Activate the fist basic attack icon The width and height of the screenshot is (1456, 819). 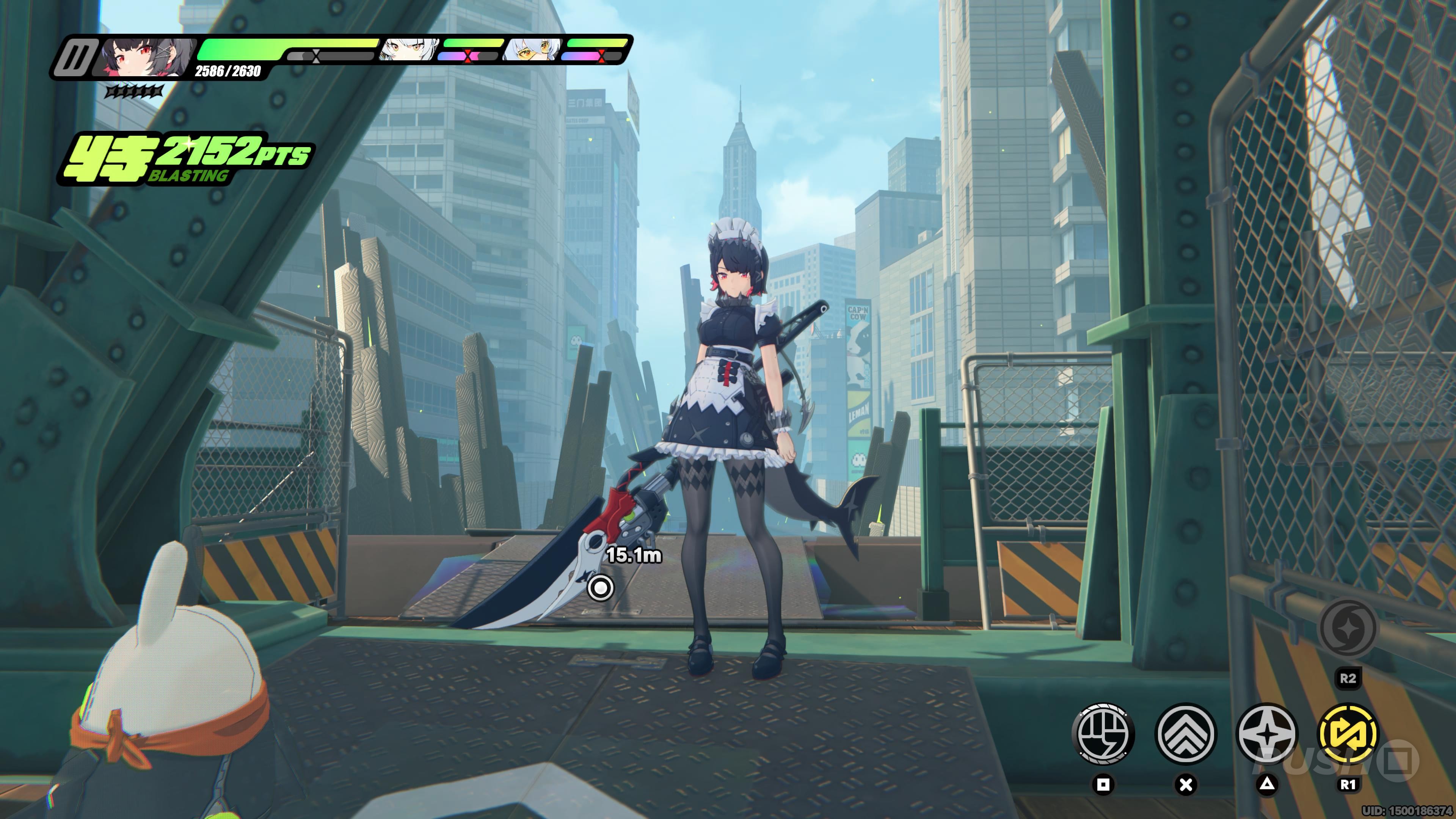click(1102, 734)
